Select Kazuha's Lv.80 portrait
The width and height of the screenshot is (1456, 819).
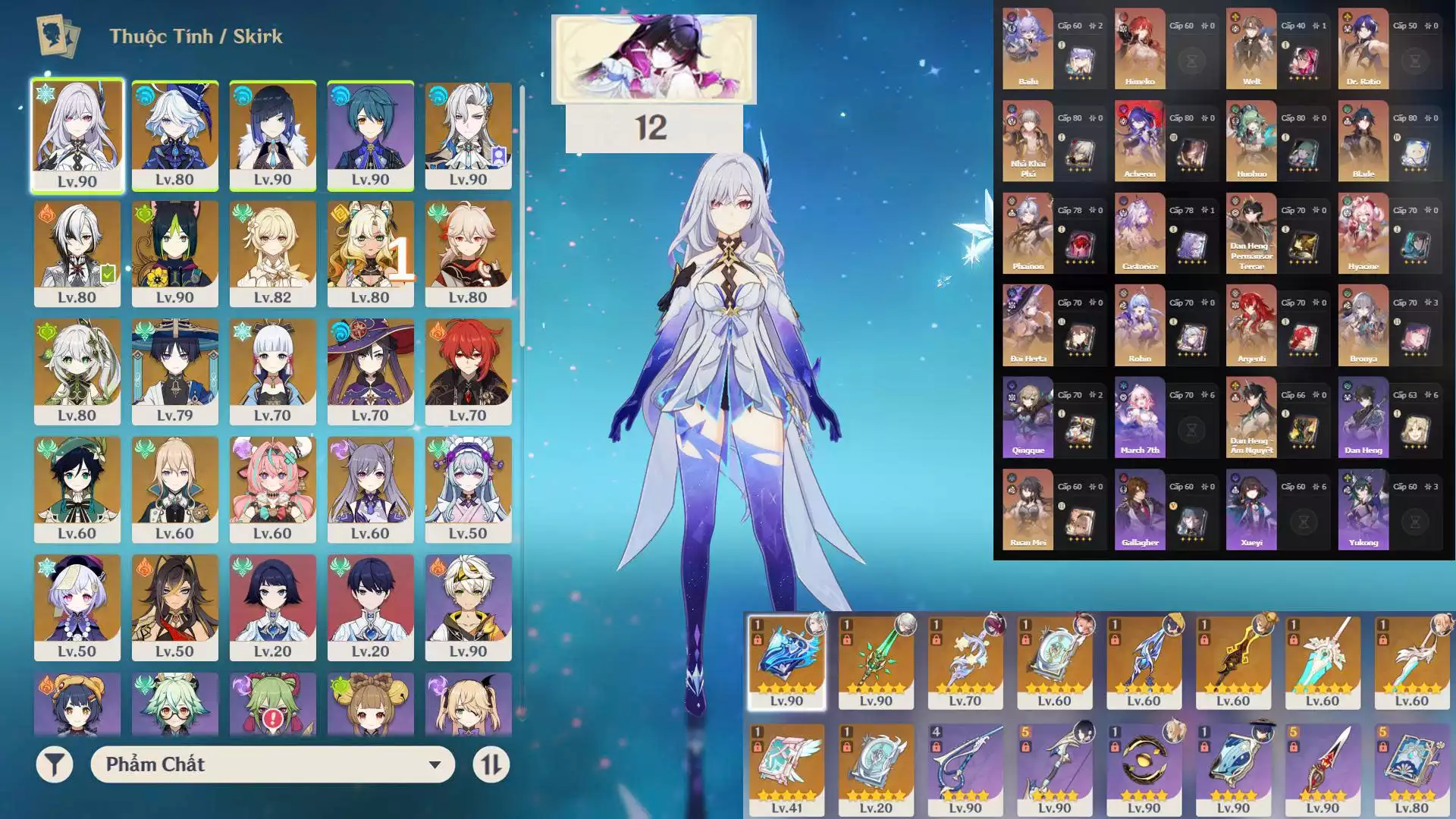point(468,253)
